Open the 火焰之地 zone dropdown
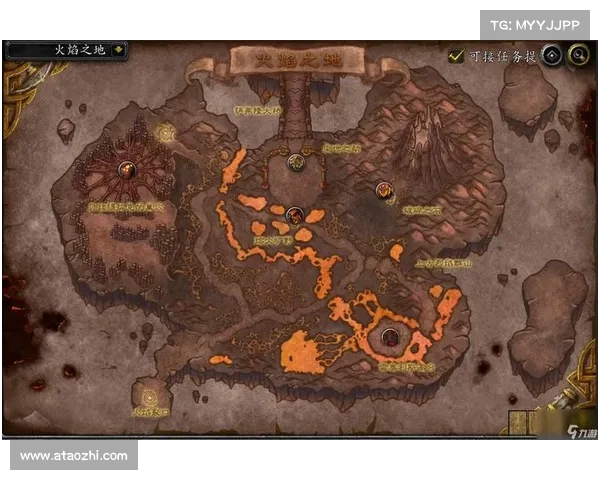600x480 pixels. (119, 49)
